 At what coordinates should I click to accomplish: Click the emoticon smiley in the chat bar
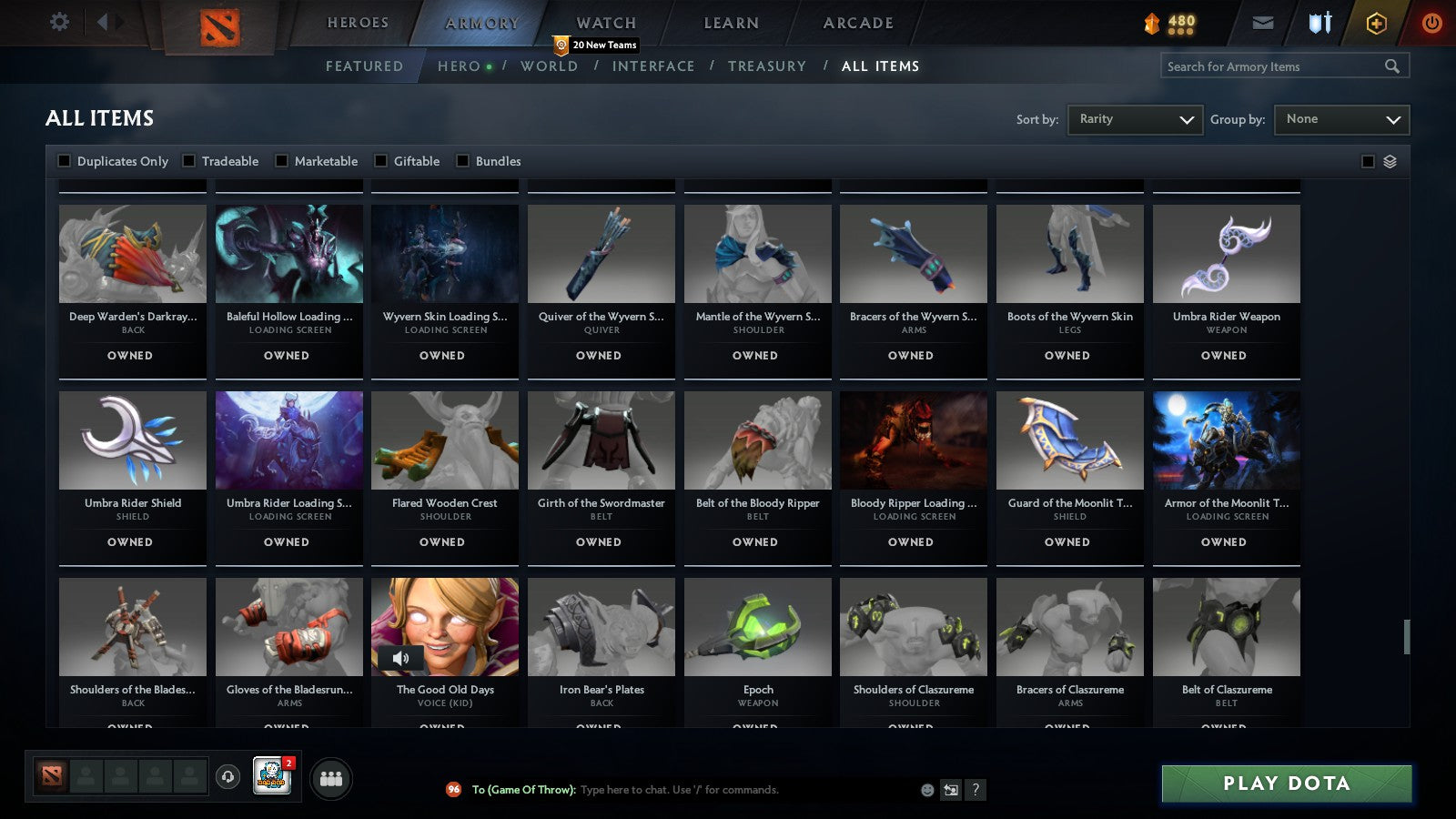[x=925, y=790]
